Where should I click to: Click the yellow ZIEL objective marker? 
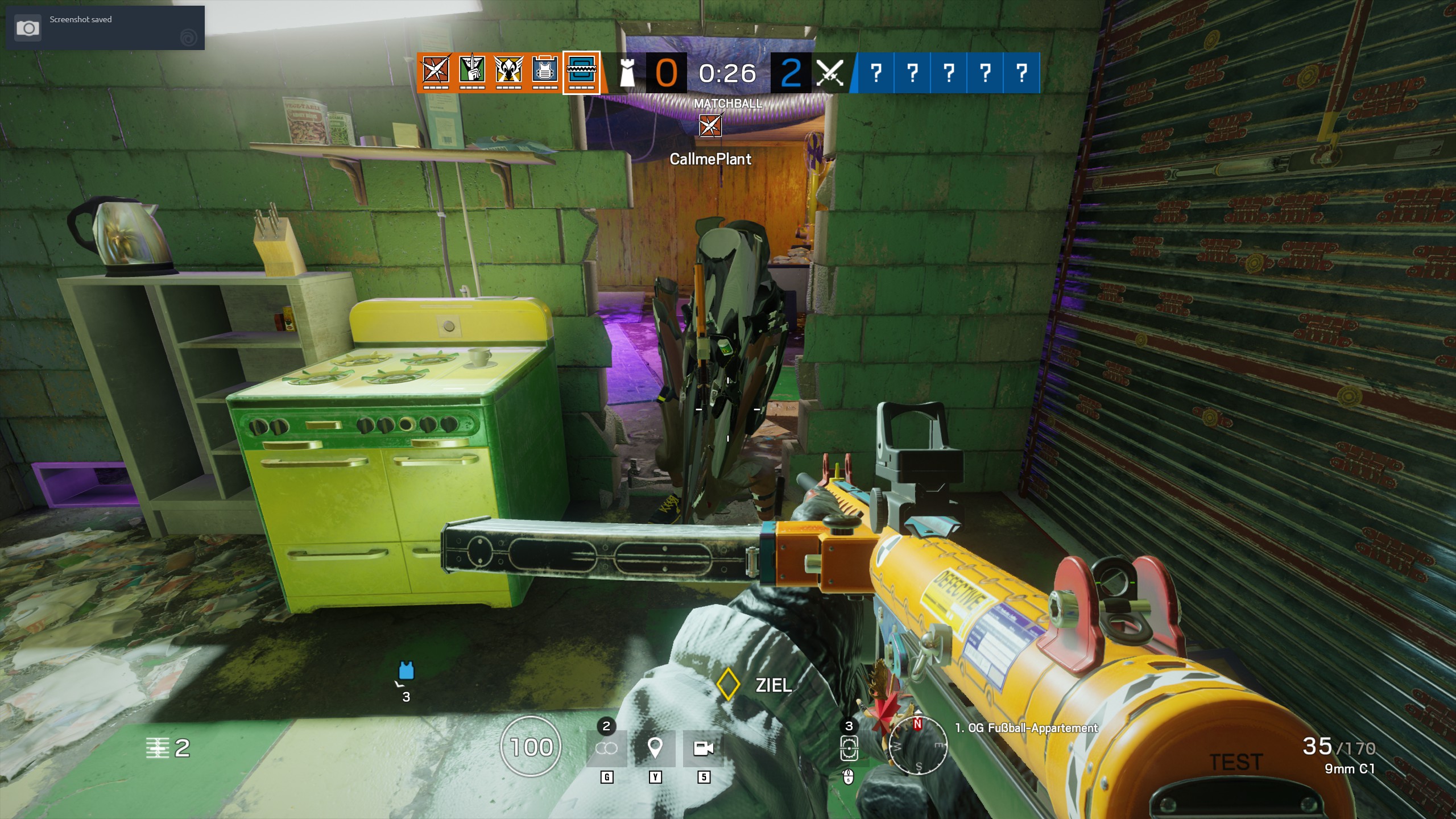(x=727, y=684)
